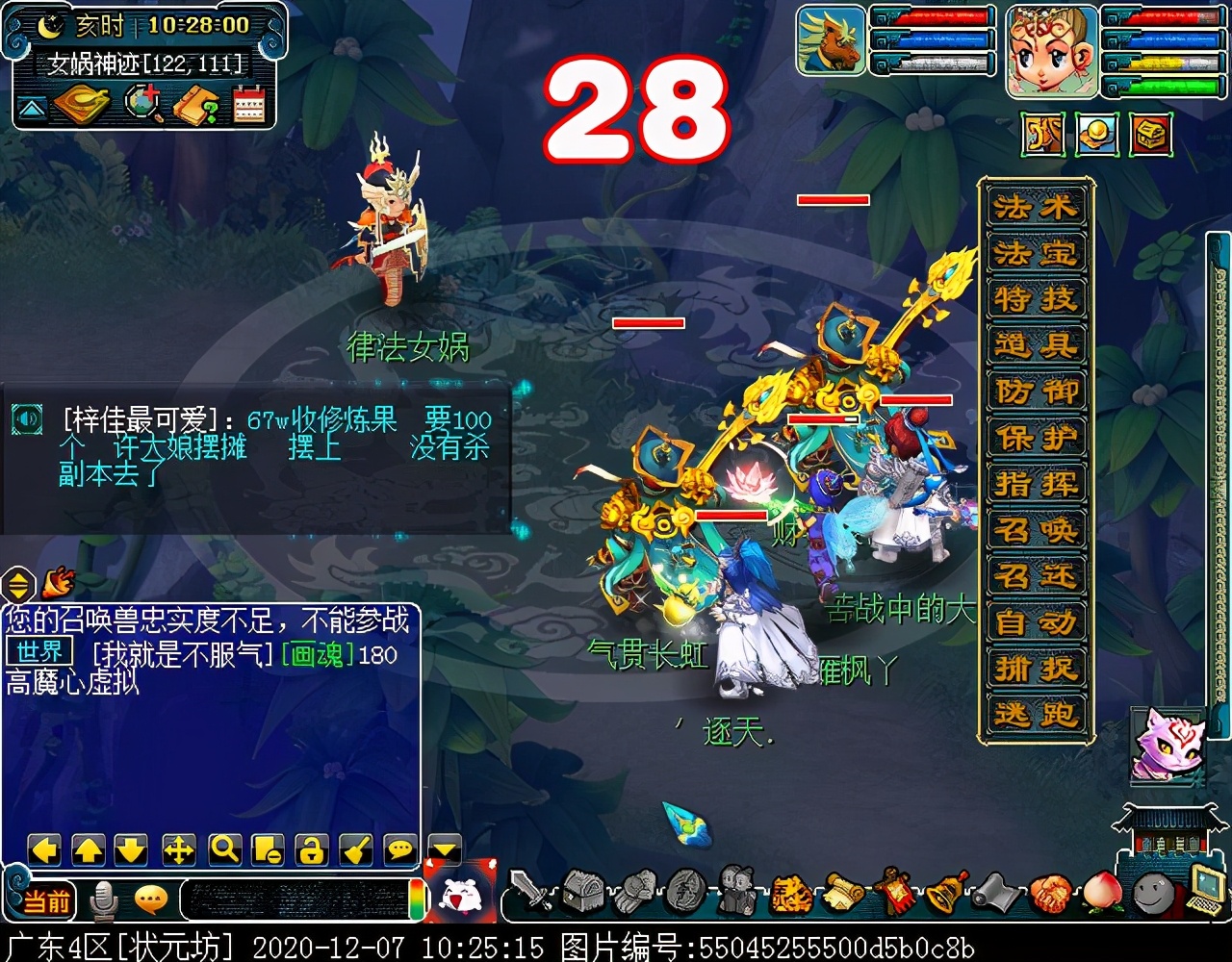Open the sword attack icon in bottom toolbar

click(x=530, y=892)
